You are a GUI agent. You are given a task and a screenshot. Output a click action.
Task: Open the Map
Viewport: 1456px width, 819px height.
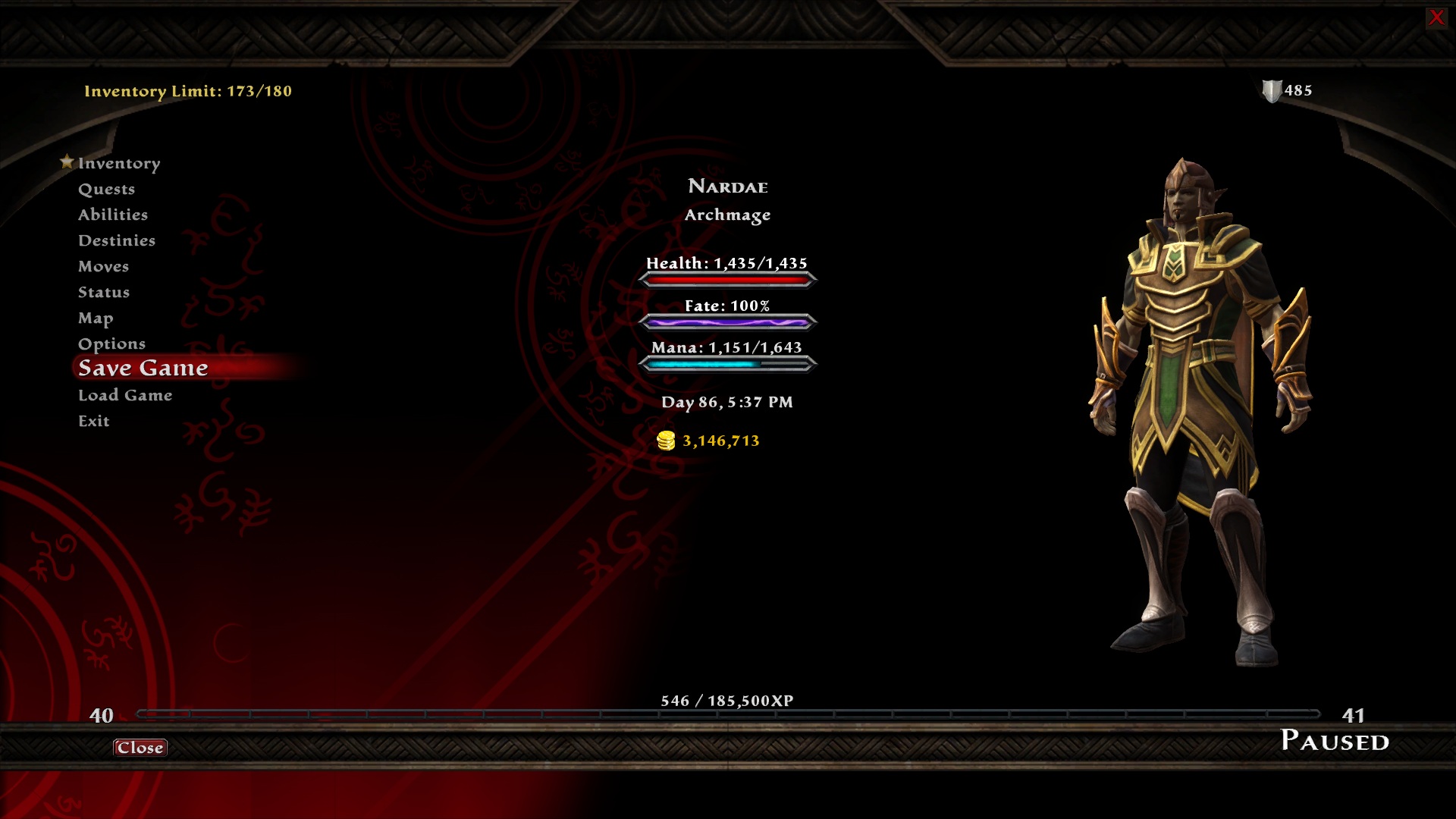point(96,318)
